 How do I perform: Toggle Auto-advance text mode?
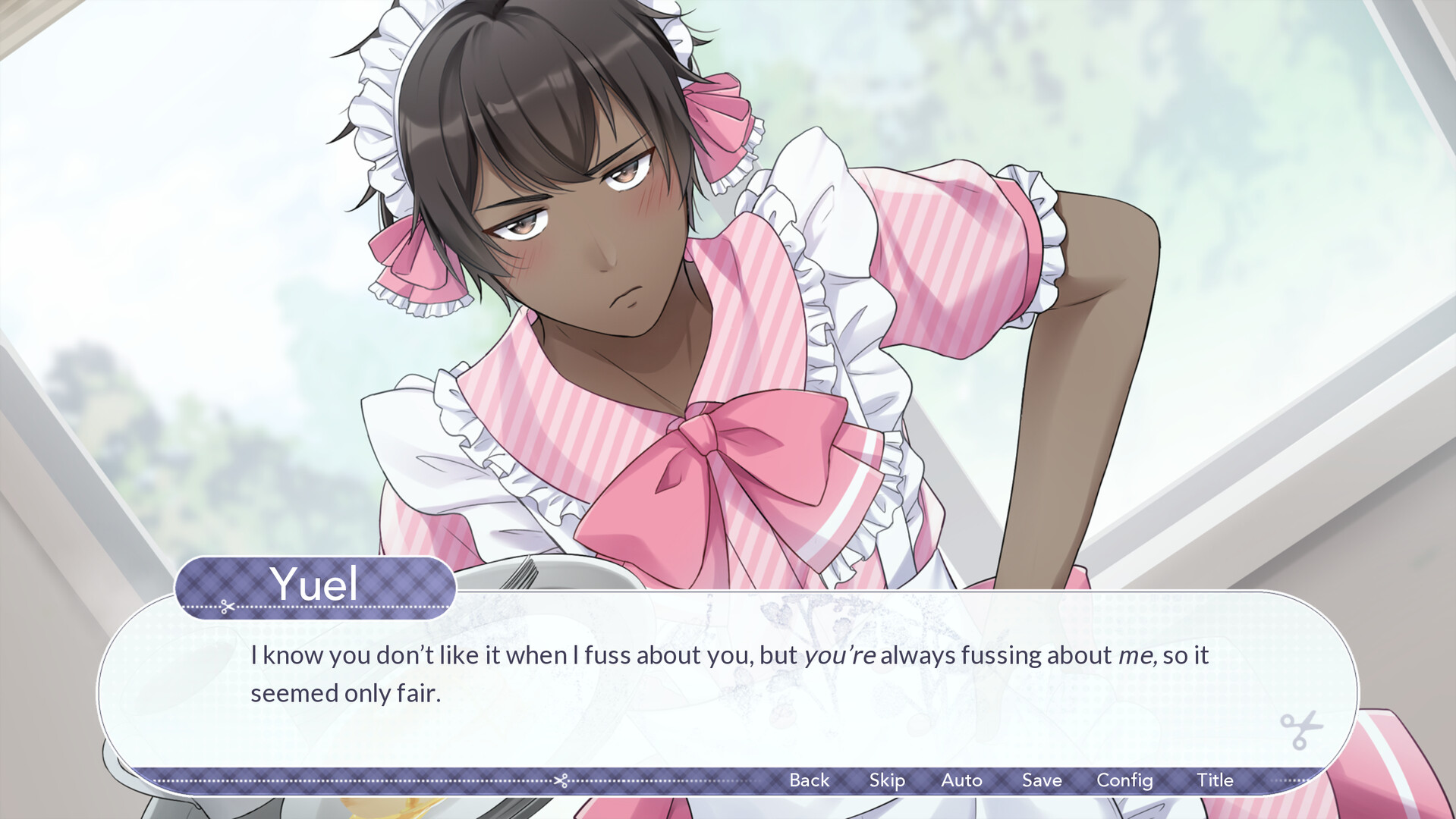coord(962,780)
